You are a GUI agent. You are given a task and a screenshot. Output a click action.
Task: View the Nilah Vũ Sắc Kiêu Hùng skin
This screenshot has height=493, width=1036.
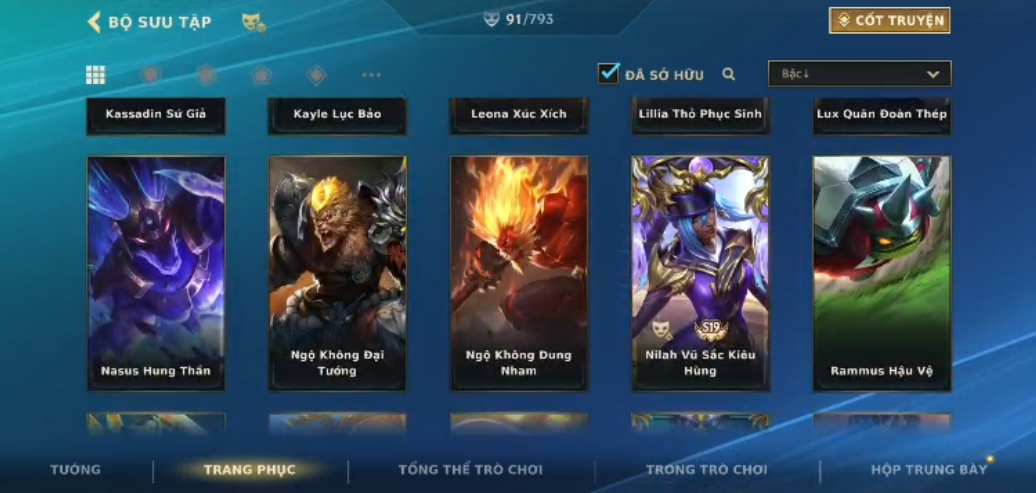point(700,273)
